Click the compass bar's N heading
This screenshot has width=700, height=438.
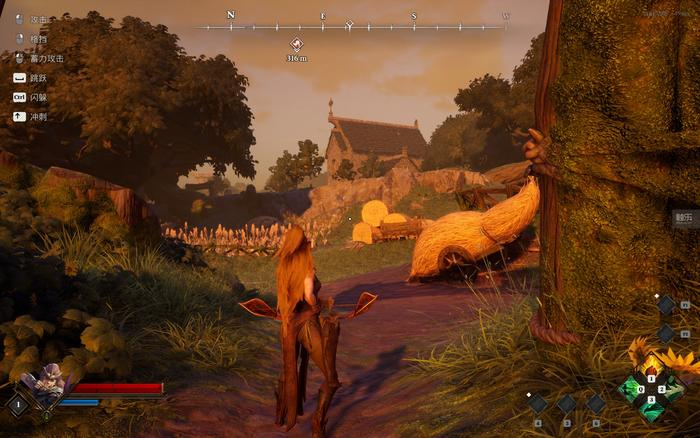tap(231, 15)
